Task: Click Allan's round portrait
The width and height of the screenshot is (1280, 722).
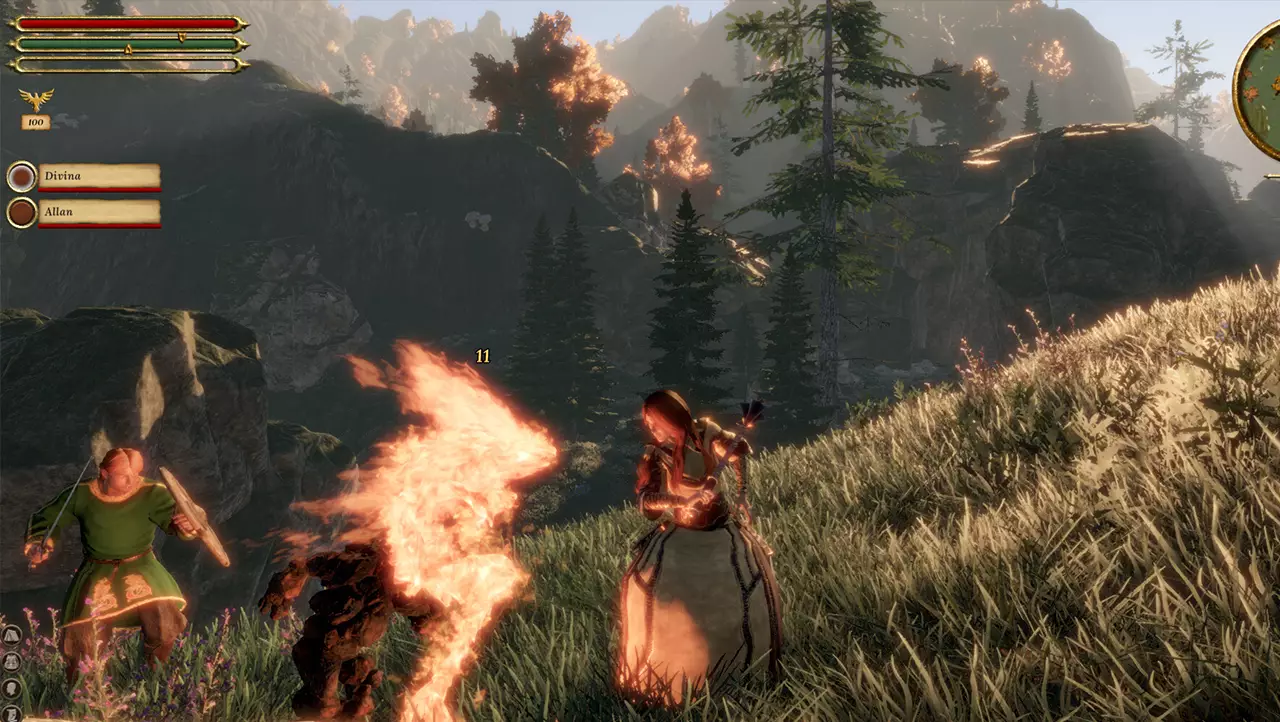Action: tap(22, 213)
